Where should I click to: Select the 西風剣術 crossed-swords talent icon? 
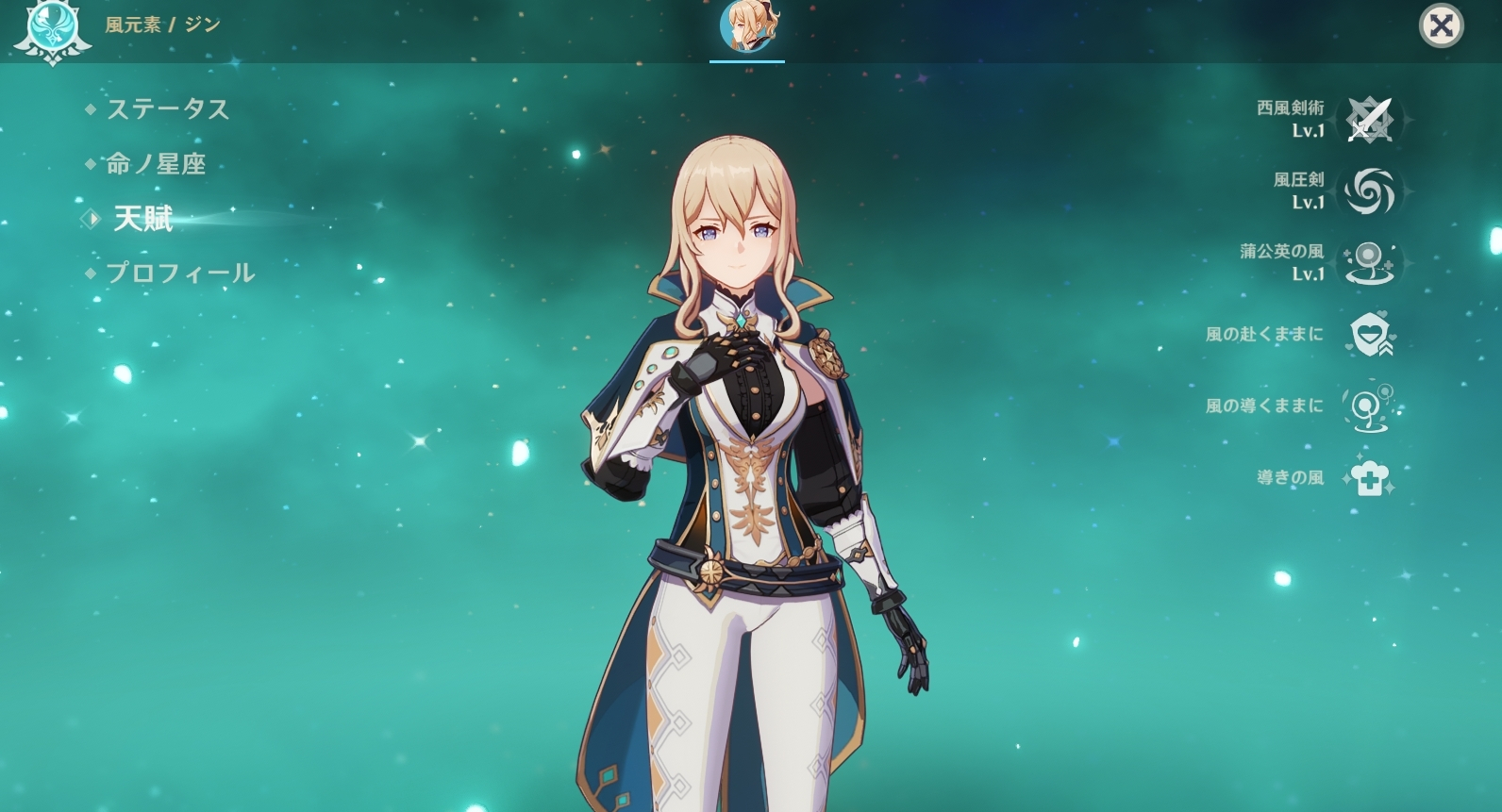click(x=1369, y=120)
